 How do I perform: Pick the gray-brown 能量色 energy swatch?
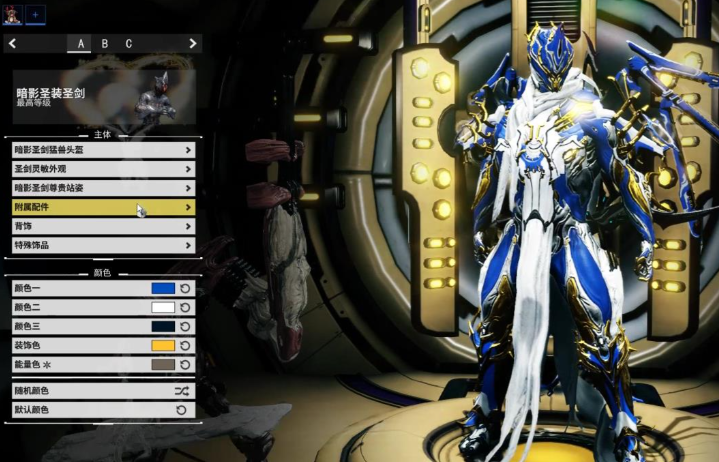163,364
